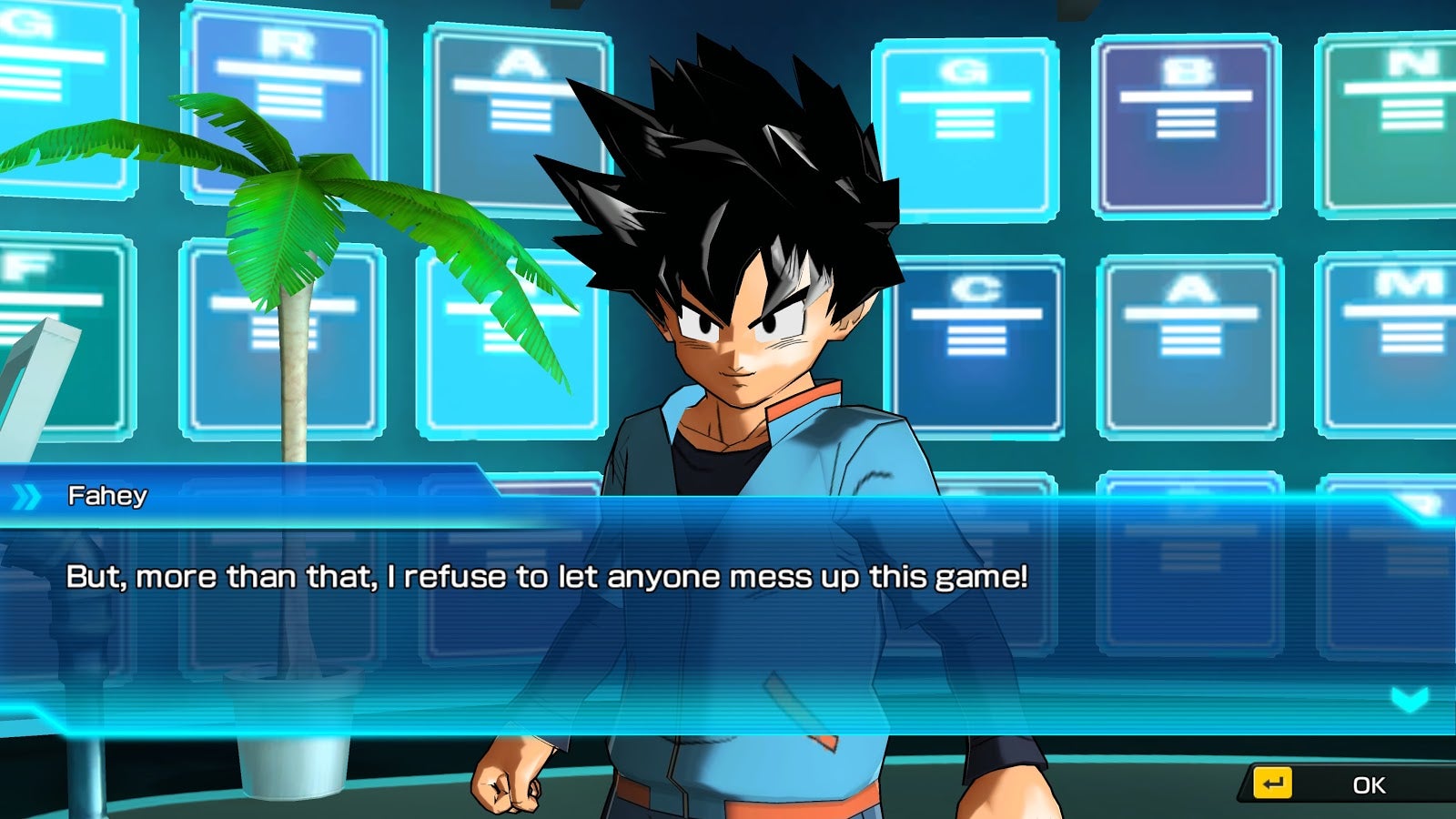Advance dialogue using the down arrow indicator
This screenshot has width=1456, height=819.
tap(1410, 699)
